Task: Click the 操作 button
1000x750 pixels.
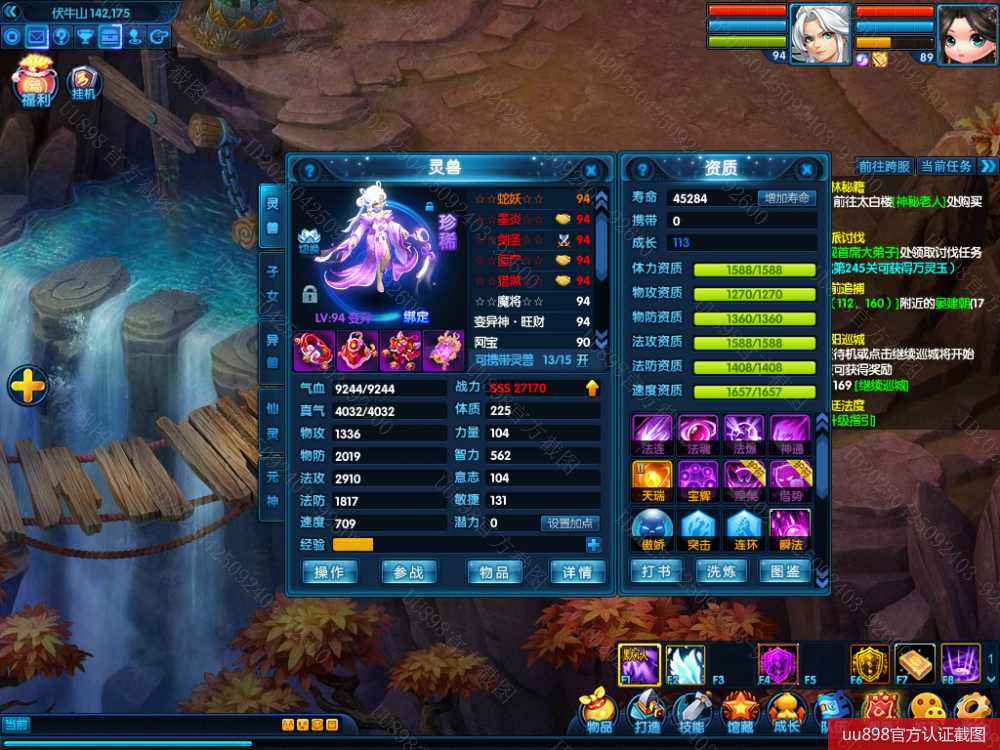Action: 329,572
